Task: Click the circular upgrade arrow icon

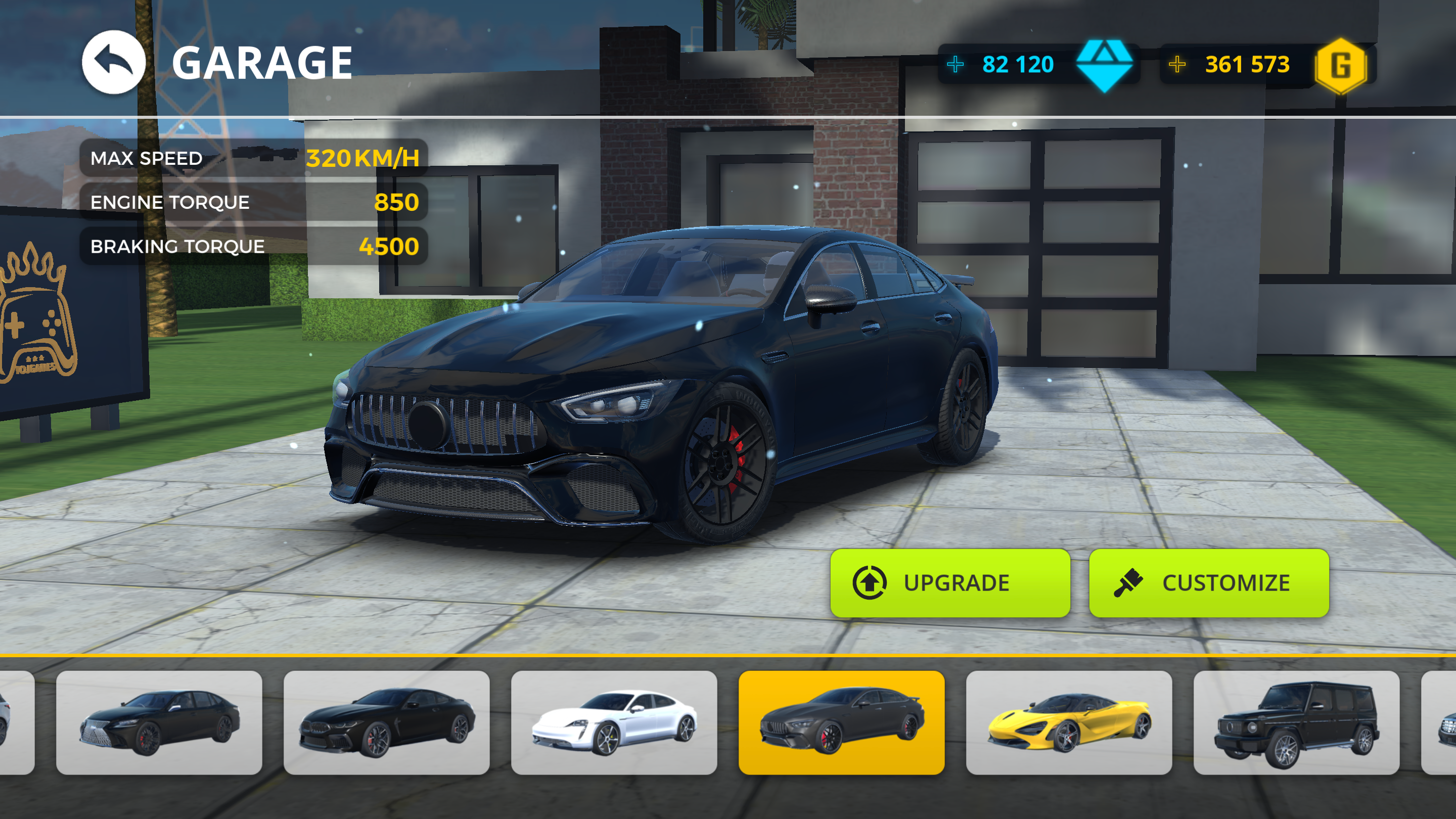Action: (x=869, y=582)
